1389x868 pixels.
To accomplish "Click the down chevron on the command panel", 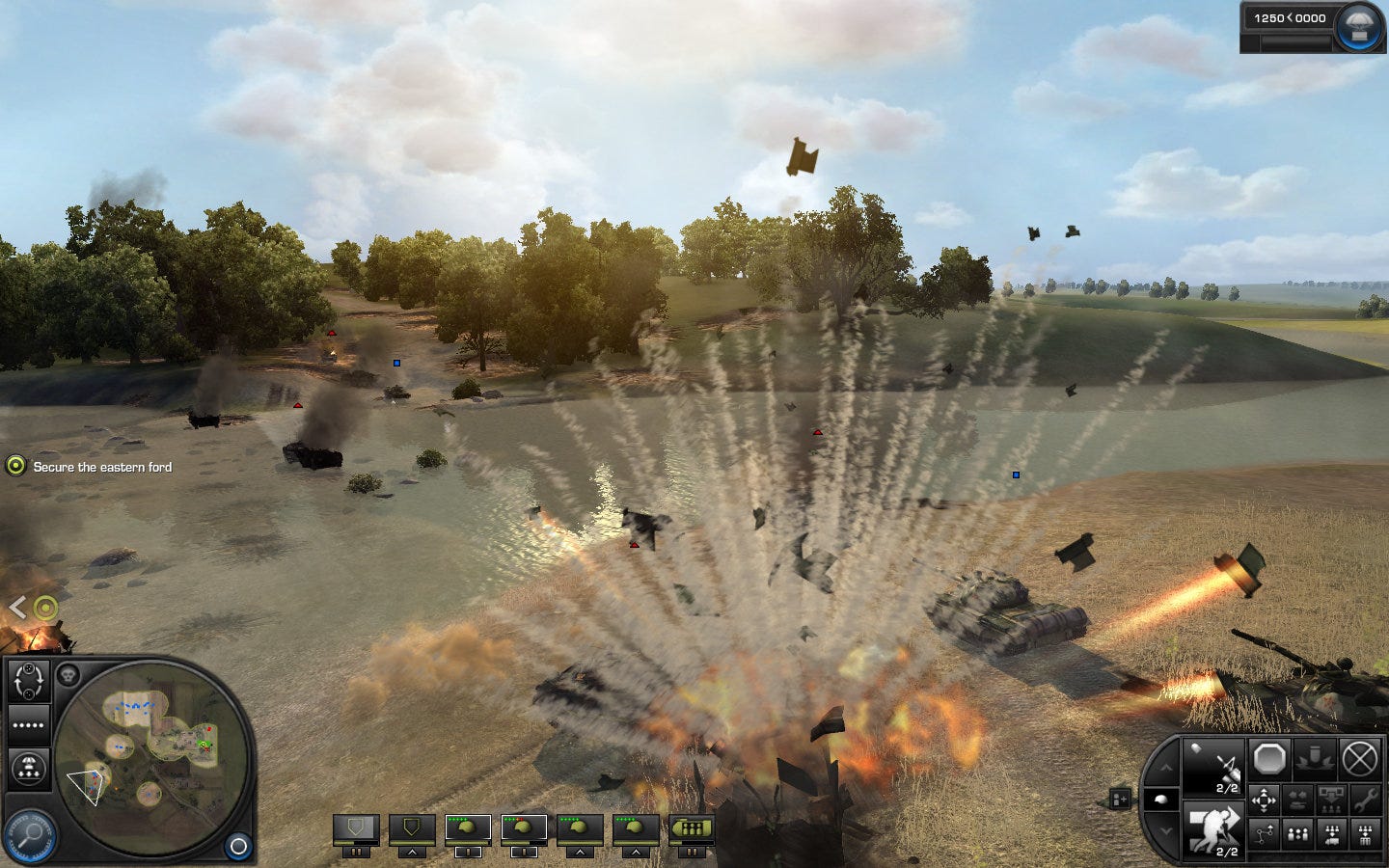I will tap(1166, 830).
